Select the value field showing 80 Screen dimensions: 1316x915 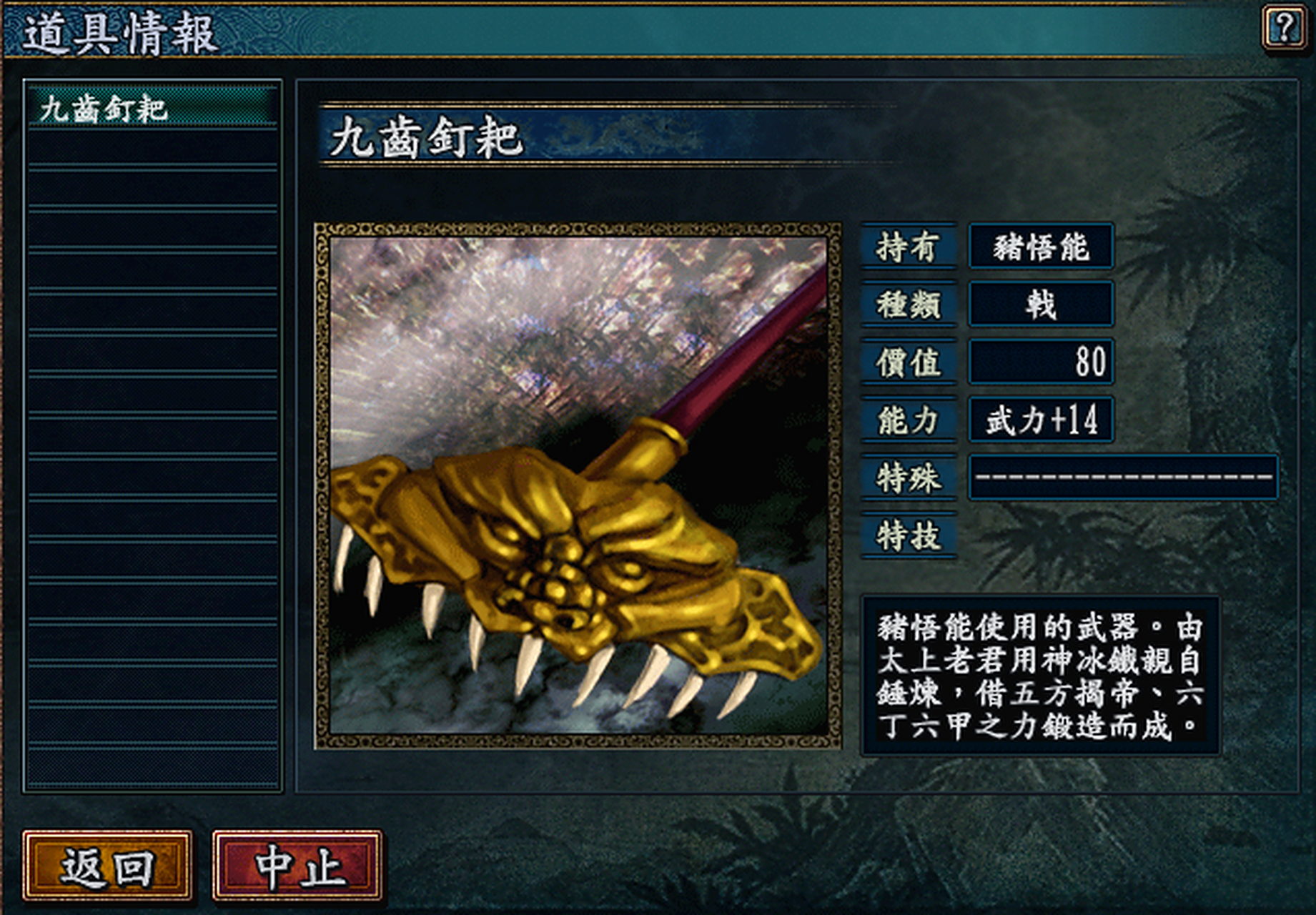(x=1041, y=361)
